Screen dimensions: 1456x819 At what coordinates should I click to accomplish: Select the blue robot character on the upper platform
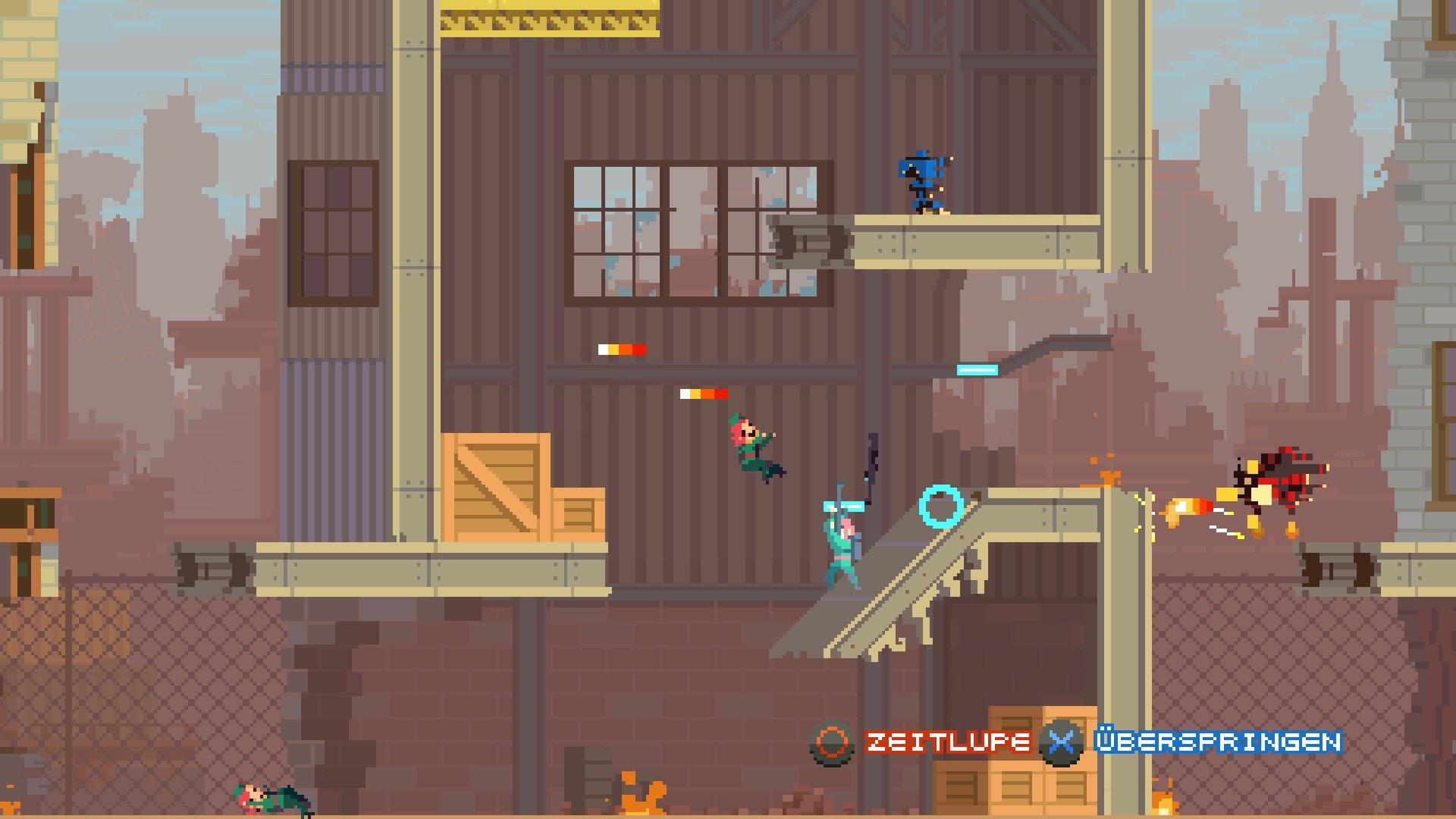(x=920, y=182)
